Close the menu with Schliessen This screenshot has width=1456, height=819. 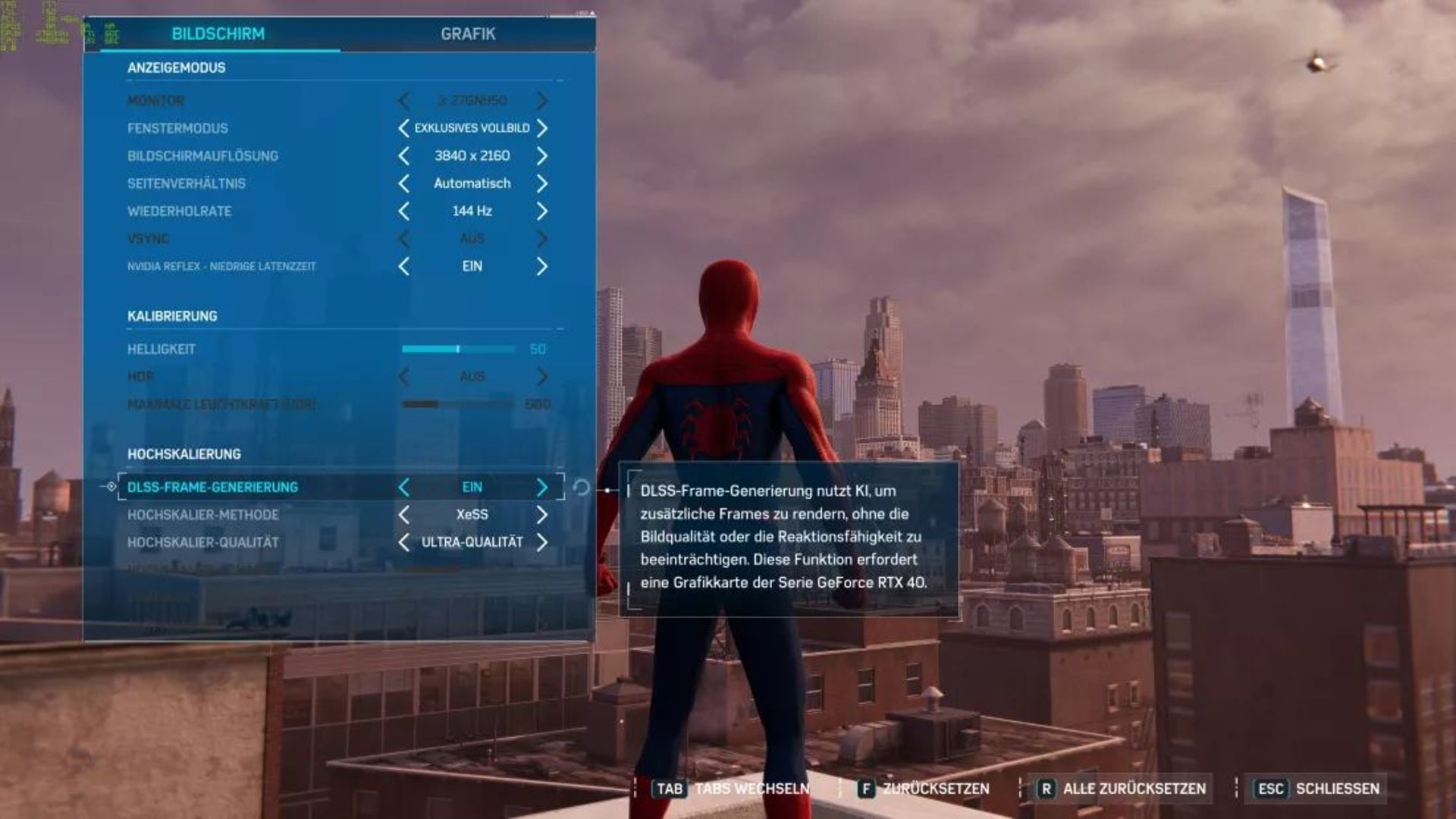[x=1319, y=789]
